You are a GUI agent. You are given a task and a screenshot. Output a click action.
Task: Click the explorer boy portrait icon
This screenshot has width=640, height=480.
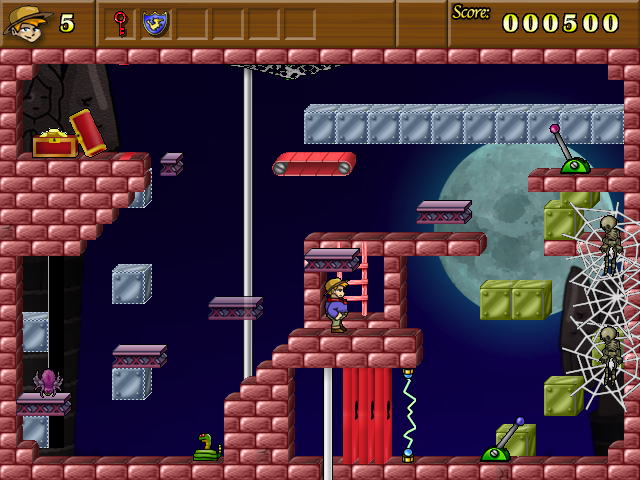click(27, 22)
